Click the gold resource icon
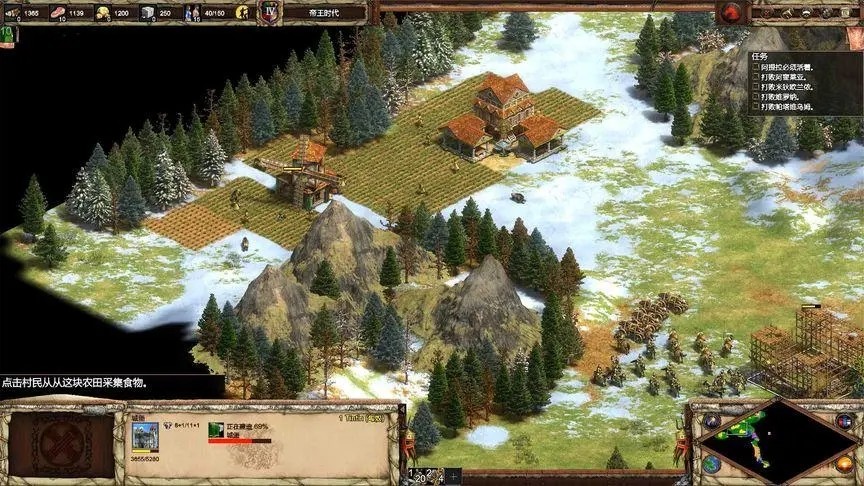This screenshot has width=864, height=486. click(x=102, y=13)
